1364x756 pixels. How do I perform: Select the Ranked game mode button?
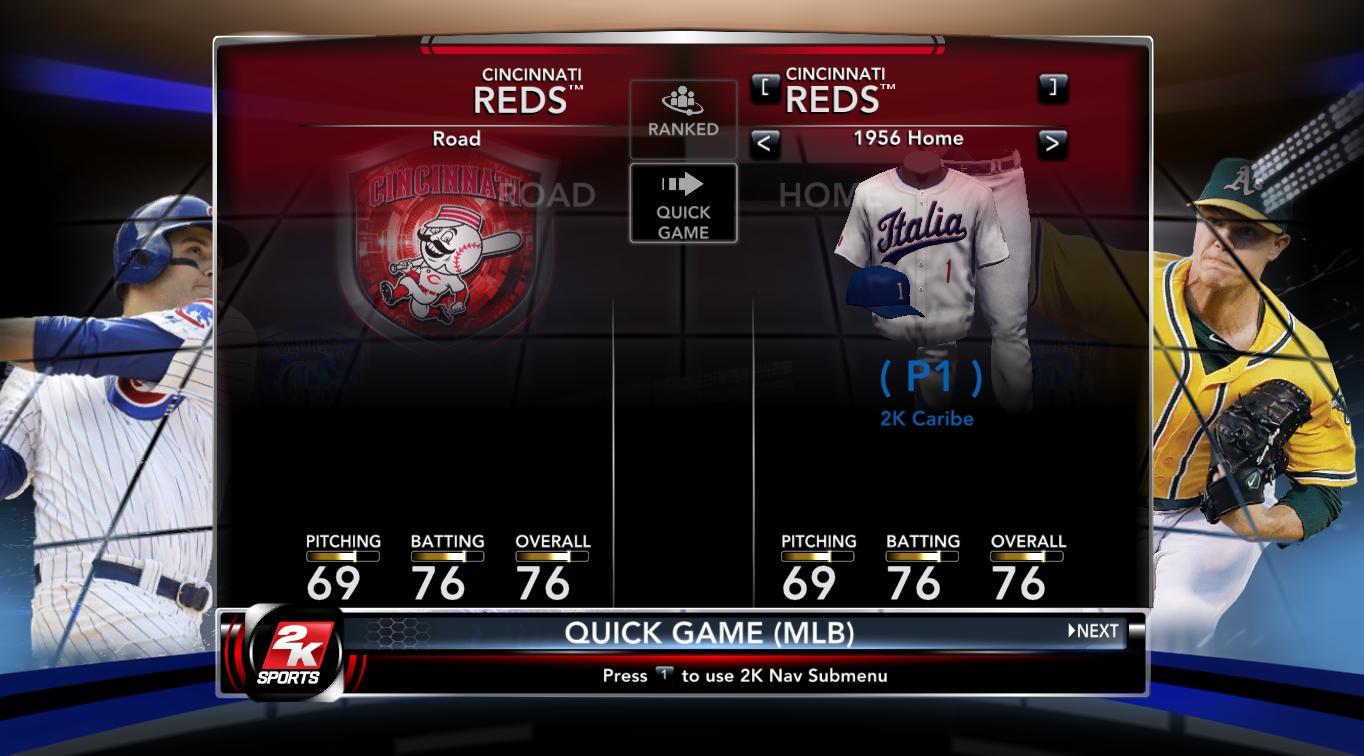tap(683, 114)
